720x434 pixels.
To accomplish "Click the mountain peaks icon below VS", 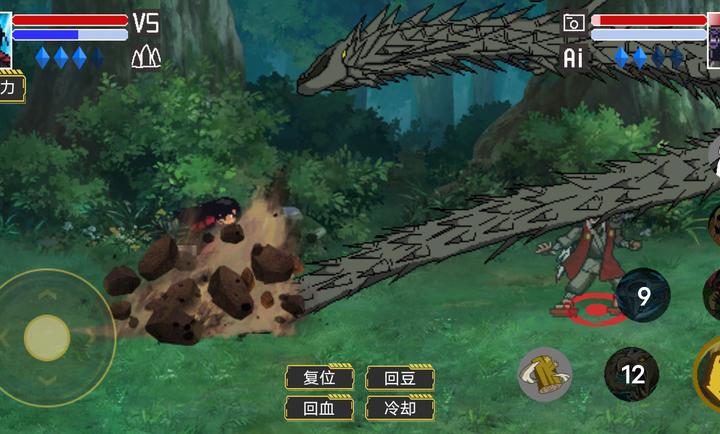I will [146, 57].
